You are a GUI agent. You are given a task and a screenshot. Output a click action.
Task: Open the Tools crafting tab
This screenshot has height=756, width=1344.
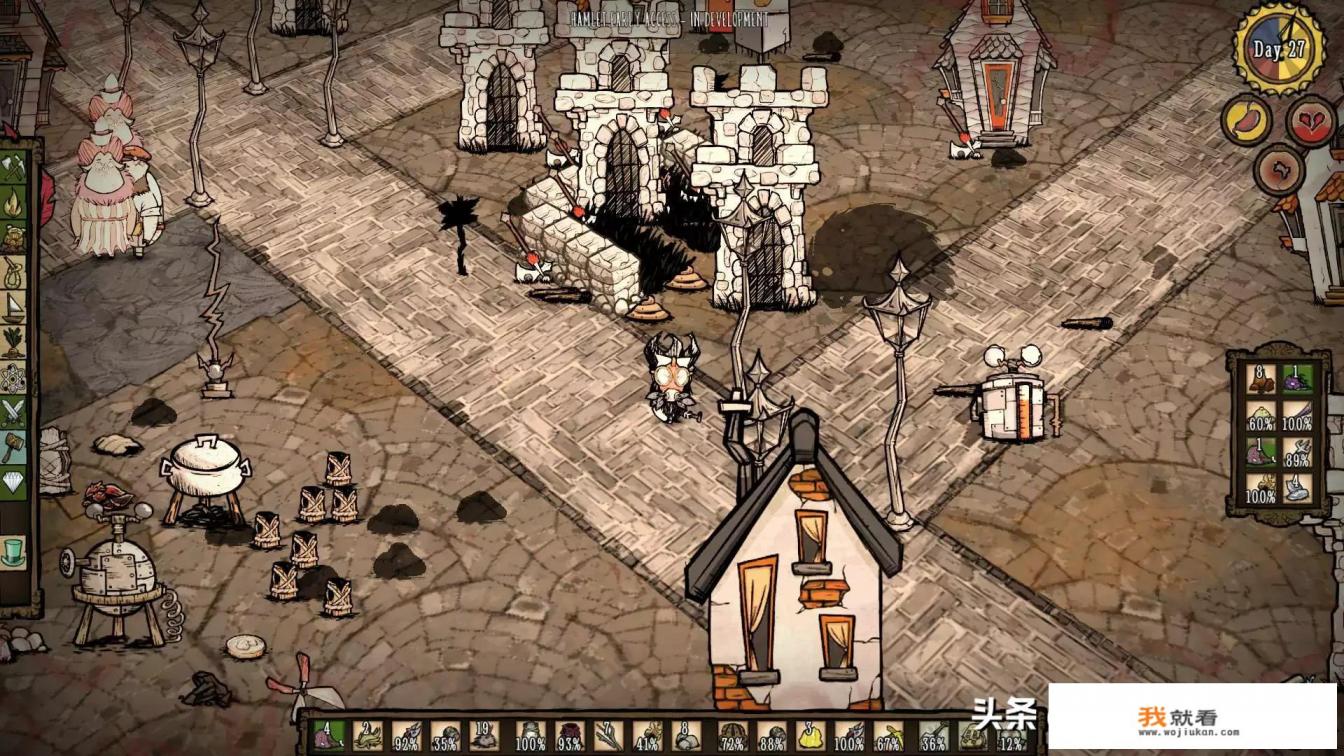[x=13, y=168]
